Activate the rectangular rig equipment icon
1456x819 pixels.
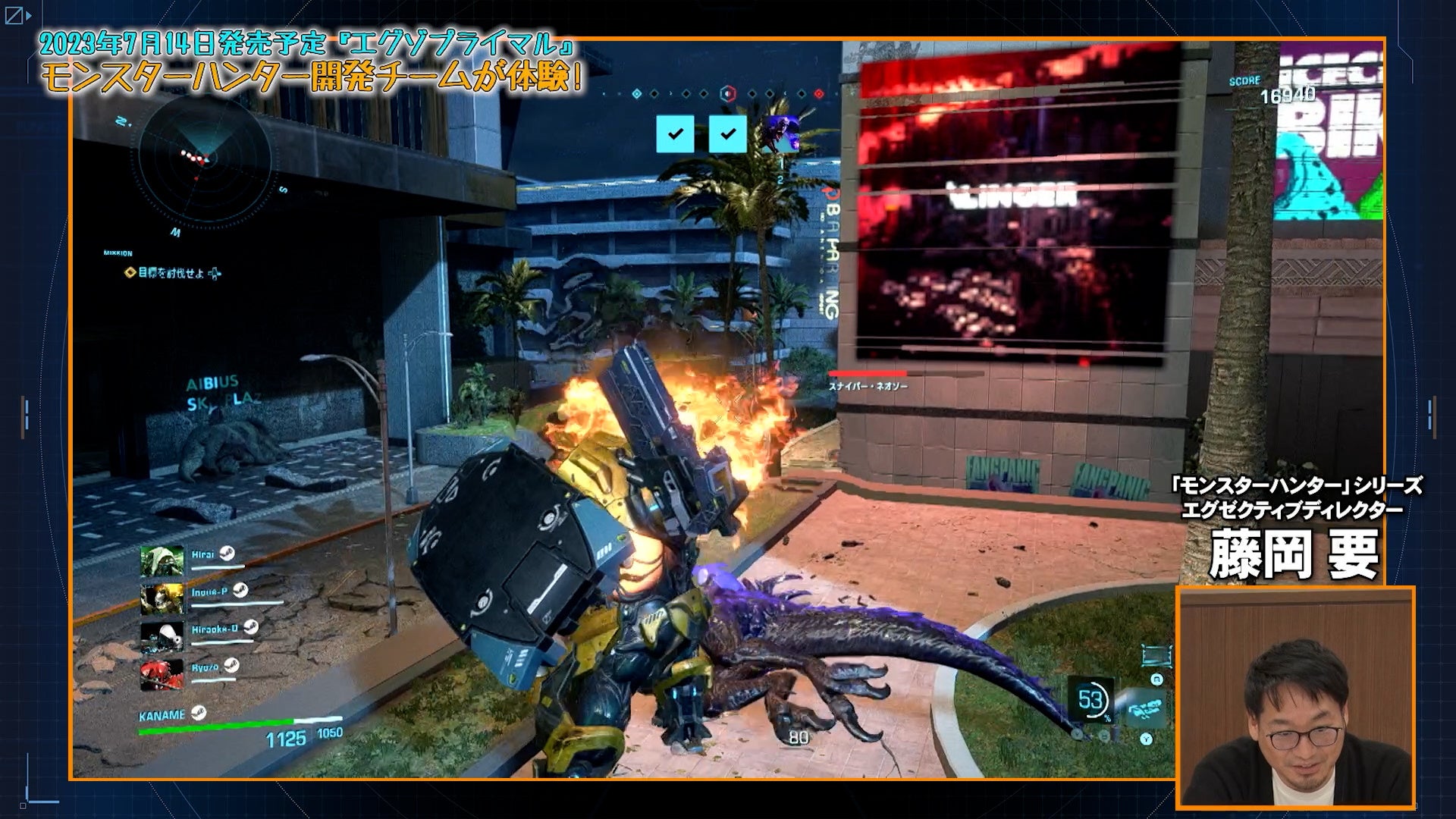[1155, 654]
